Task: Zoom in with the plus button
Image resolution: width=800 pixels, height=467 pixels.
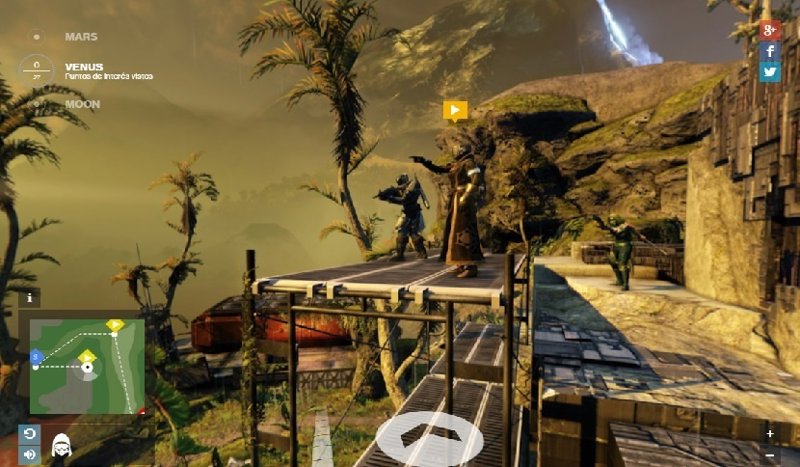Action: tap(769, 434)
